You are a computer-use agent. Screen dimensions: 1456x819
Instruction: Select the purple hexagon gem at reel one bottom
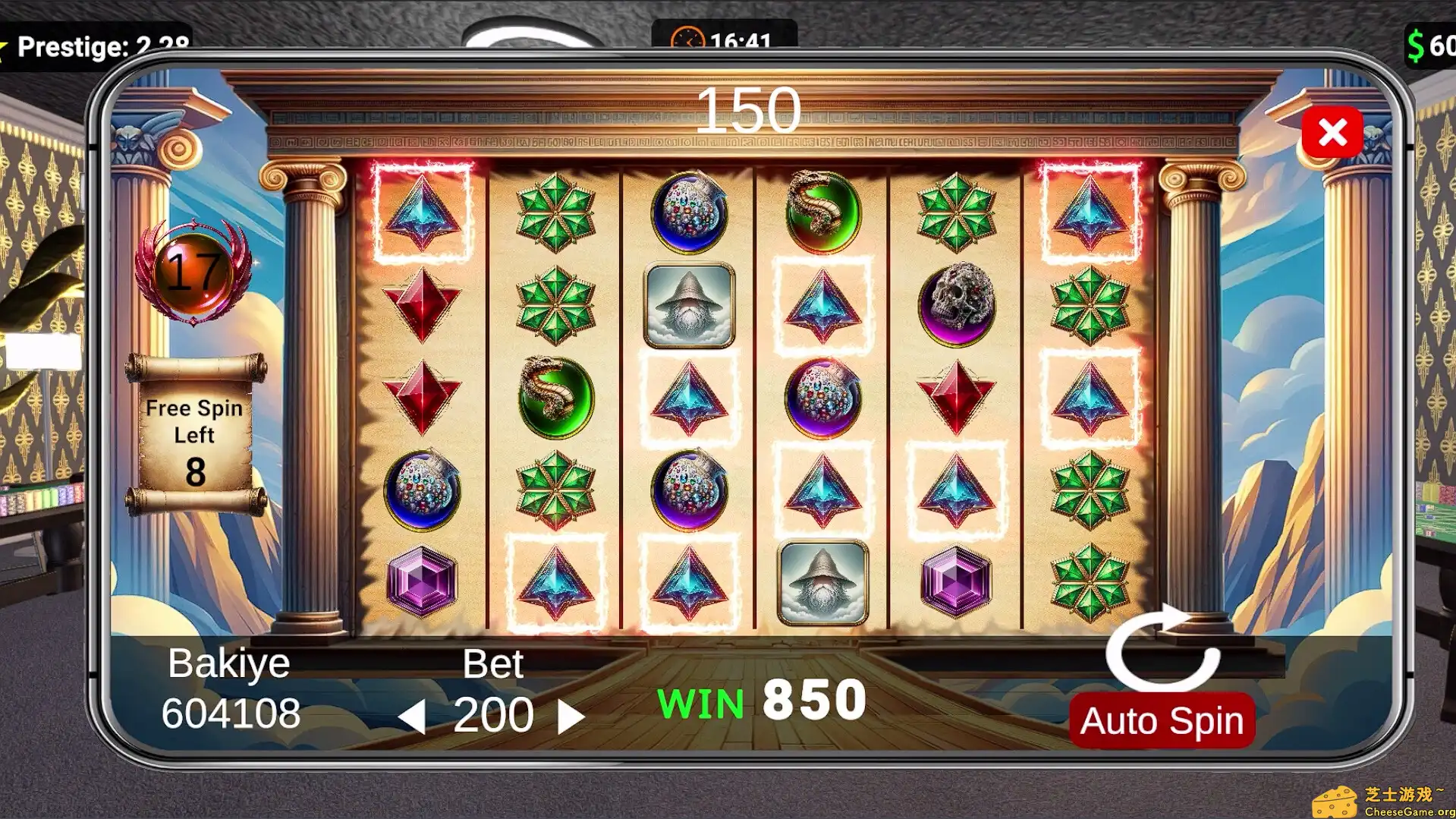click(423, 581)
